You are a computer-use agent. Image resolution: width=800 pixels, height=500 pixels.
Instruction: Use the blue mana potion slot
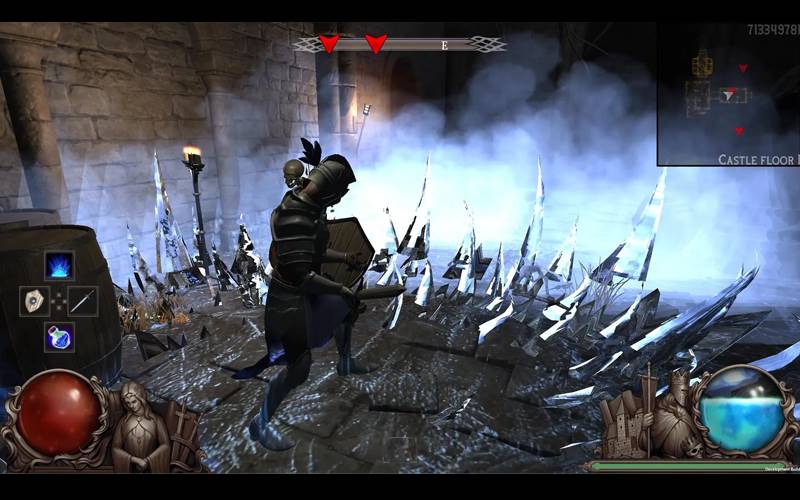click(x=59, y=336)
